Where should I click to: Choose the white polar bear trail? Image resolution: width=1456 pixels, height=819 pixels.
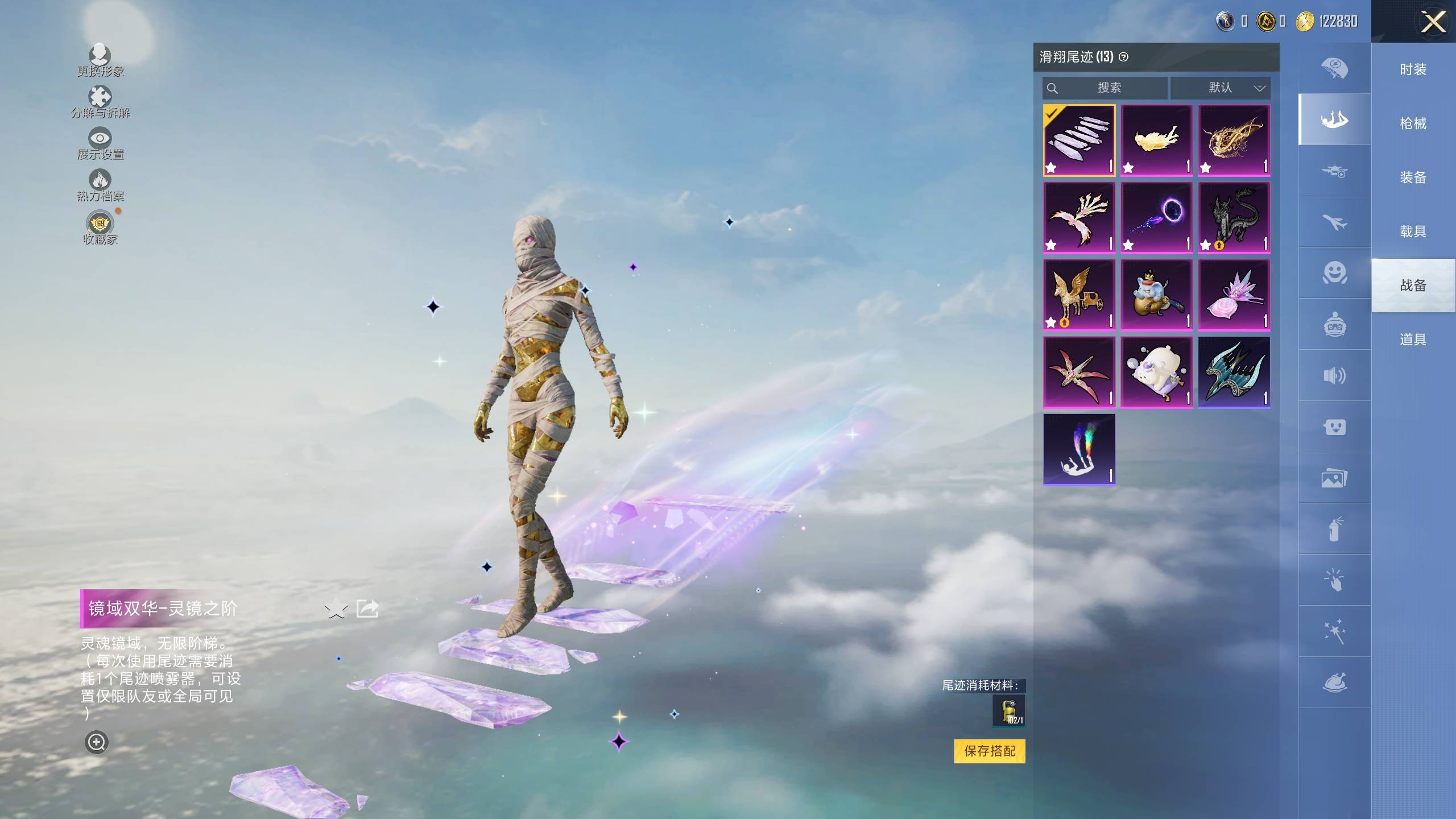click(1156, 372)
